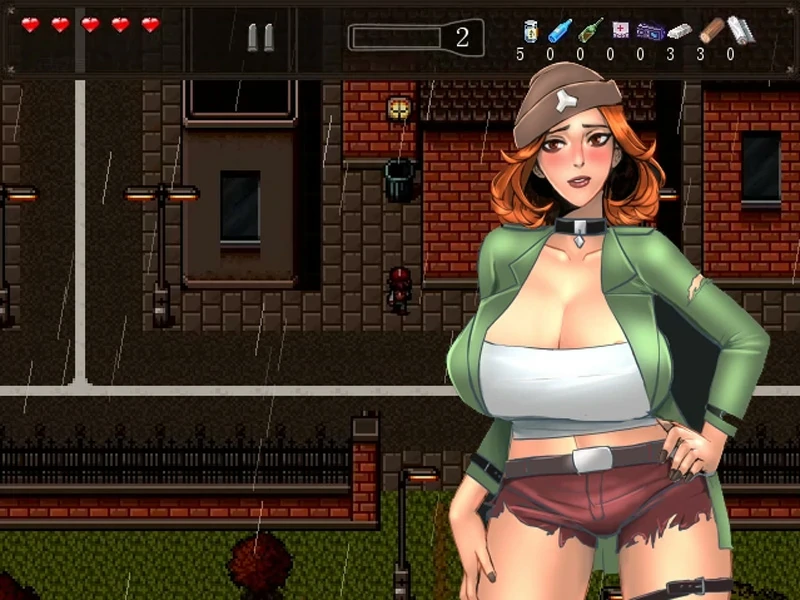Select the wooden log item icon
Screen dimensions: 800x600
(x=711, y=30)
